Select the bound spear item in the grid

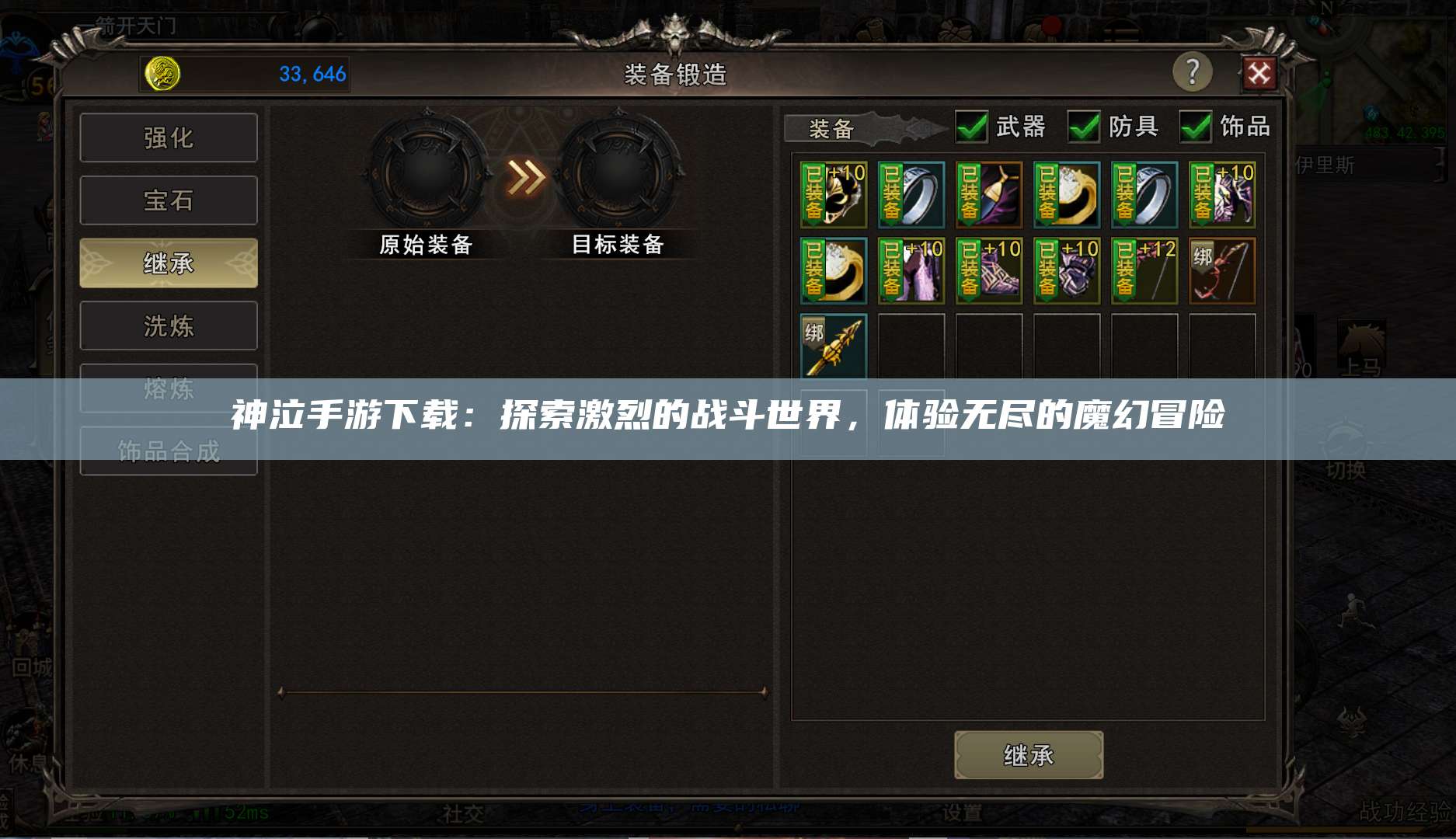pyautogui.click(x=833, y=346)
